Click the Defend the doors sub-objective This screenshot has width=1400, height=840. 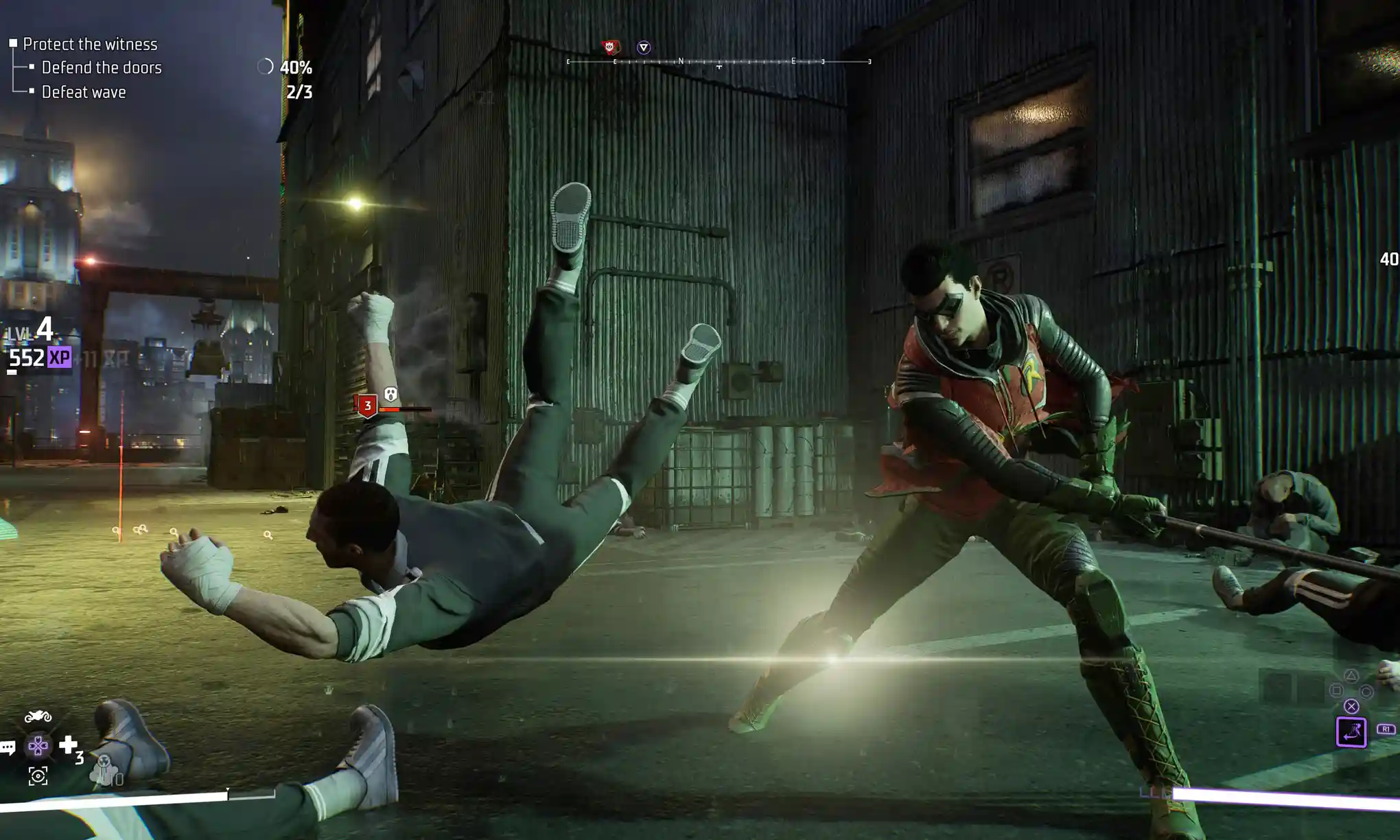point(102,67)
